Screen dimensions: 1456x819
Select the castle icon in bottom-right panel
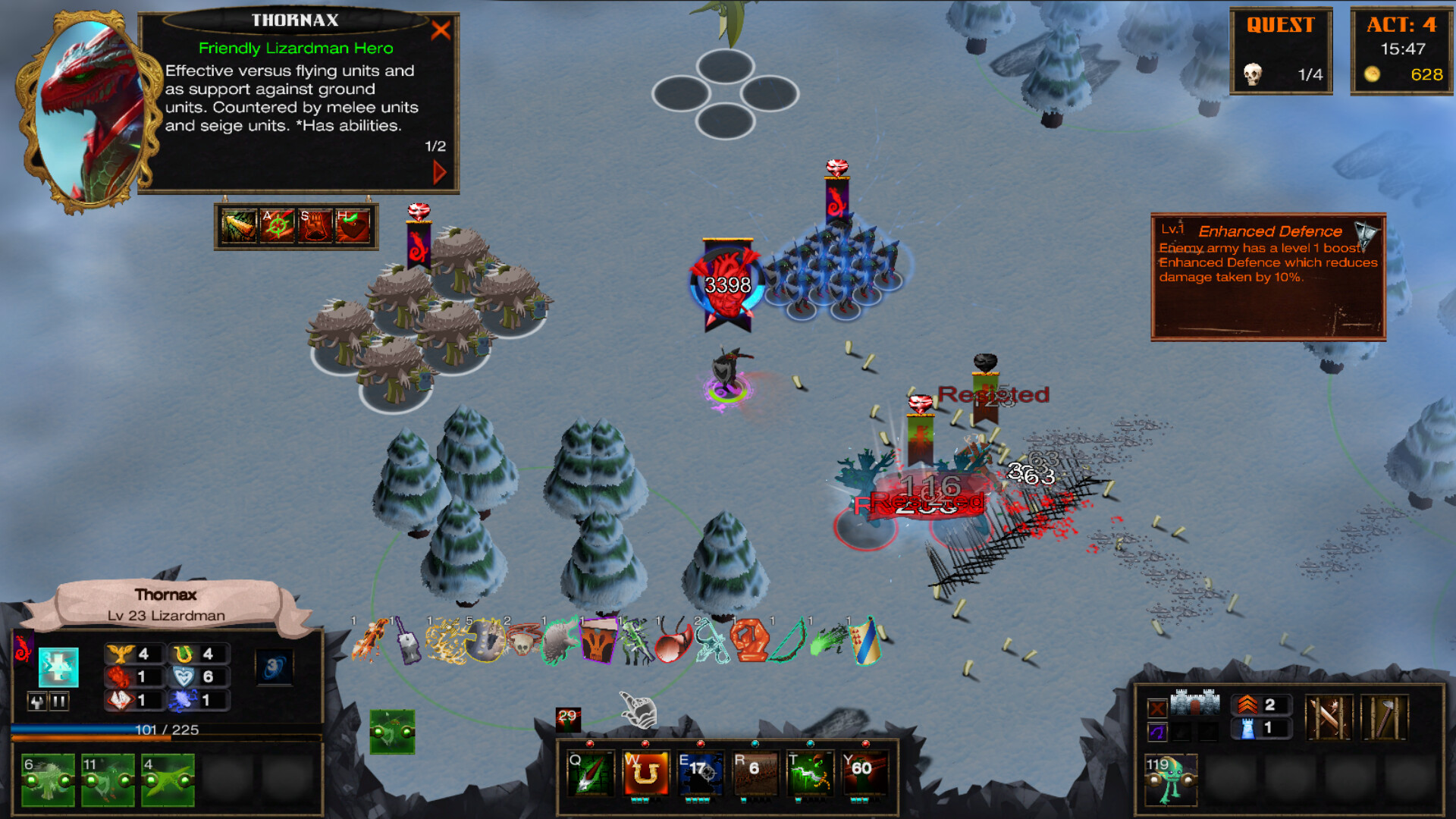tap(1195, 704)
